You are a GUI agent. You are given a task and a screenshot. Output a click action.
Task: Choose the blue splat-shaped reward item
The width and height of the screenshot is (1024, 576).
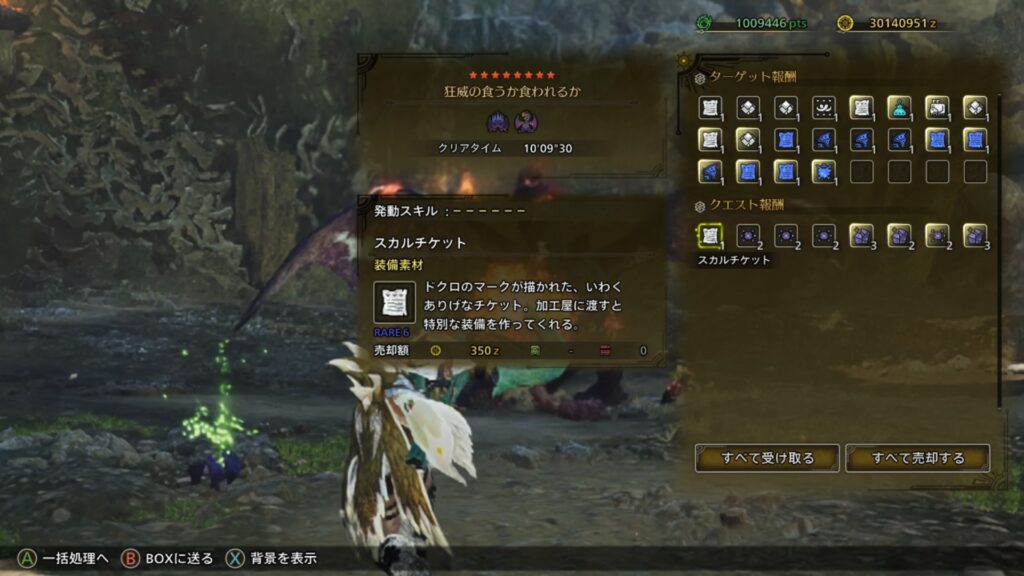tap(823, 171)
